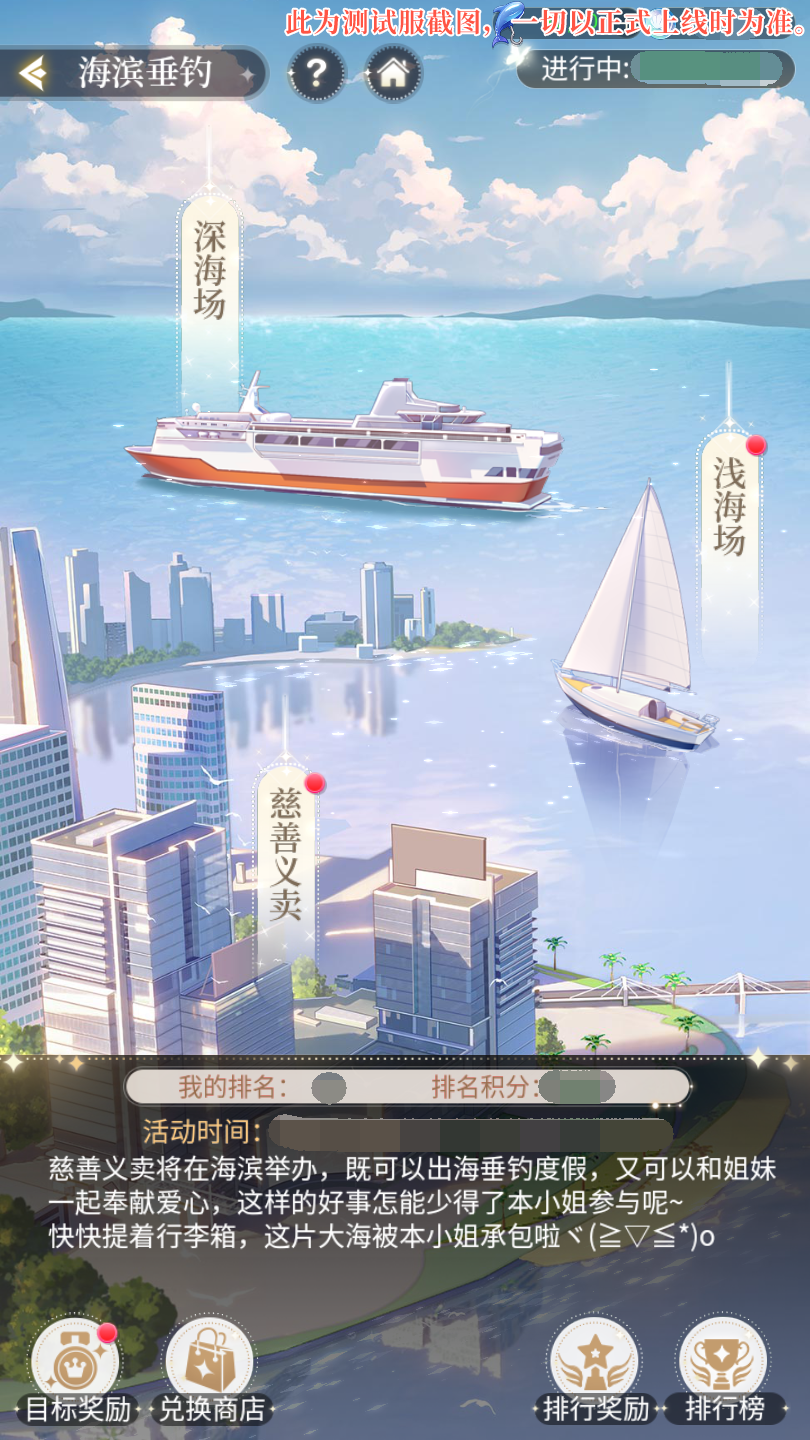
Task: Visit the 兑换商店 exchange shop
Action: [211, 1366]
